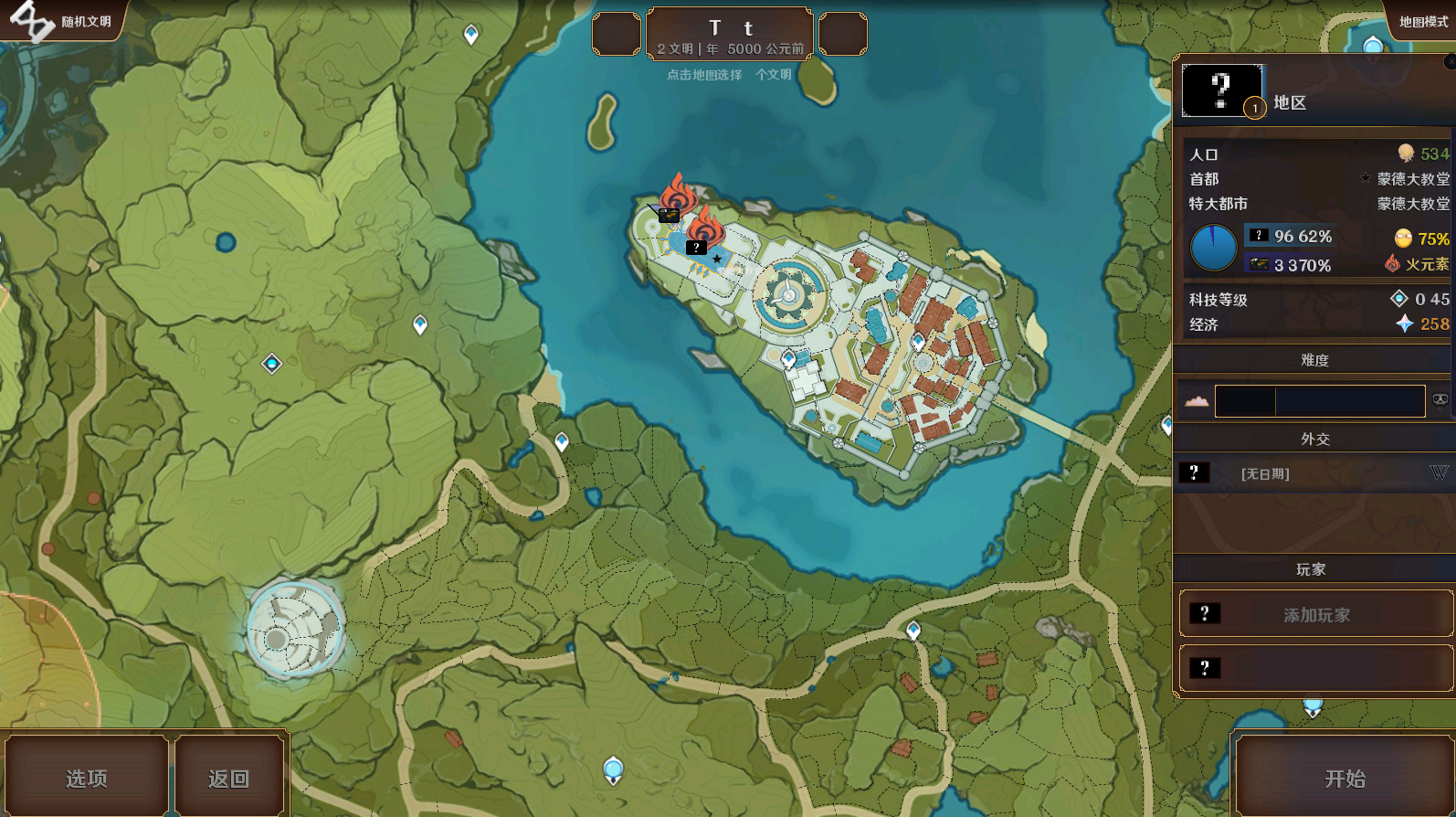Adjust the 难度 difficulty slider bar

1319,401
